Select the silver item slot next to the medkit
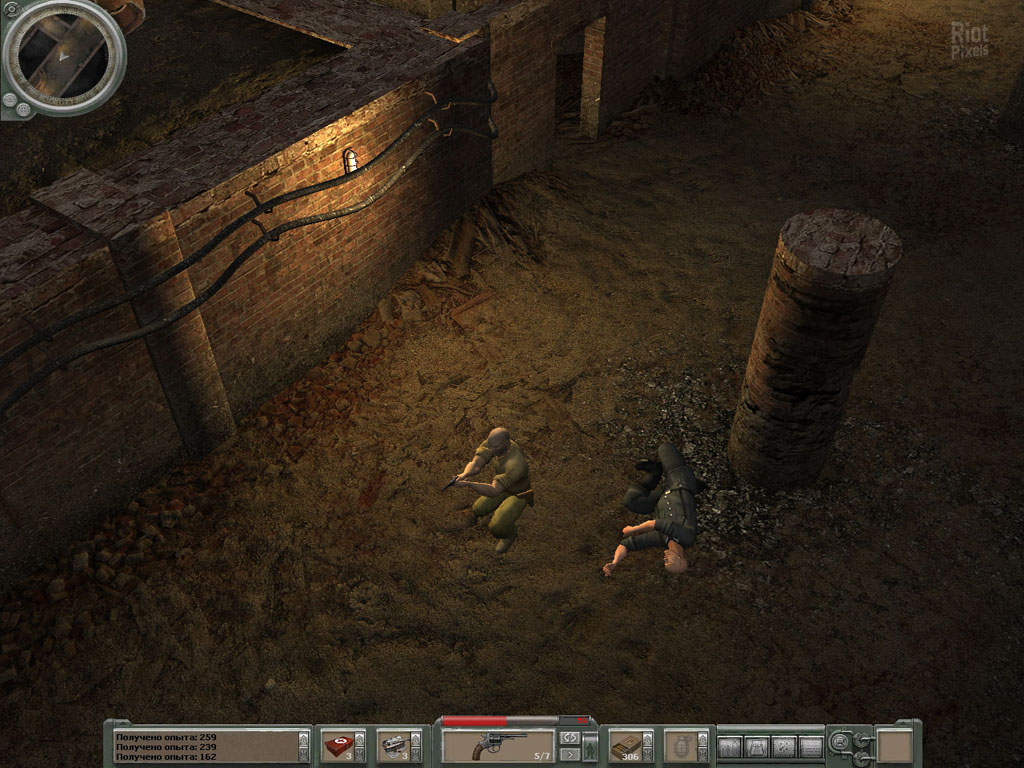This screenshot has height=768, width=1024. pyautogui.click(x=393, y=746)
